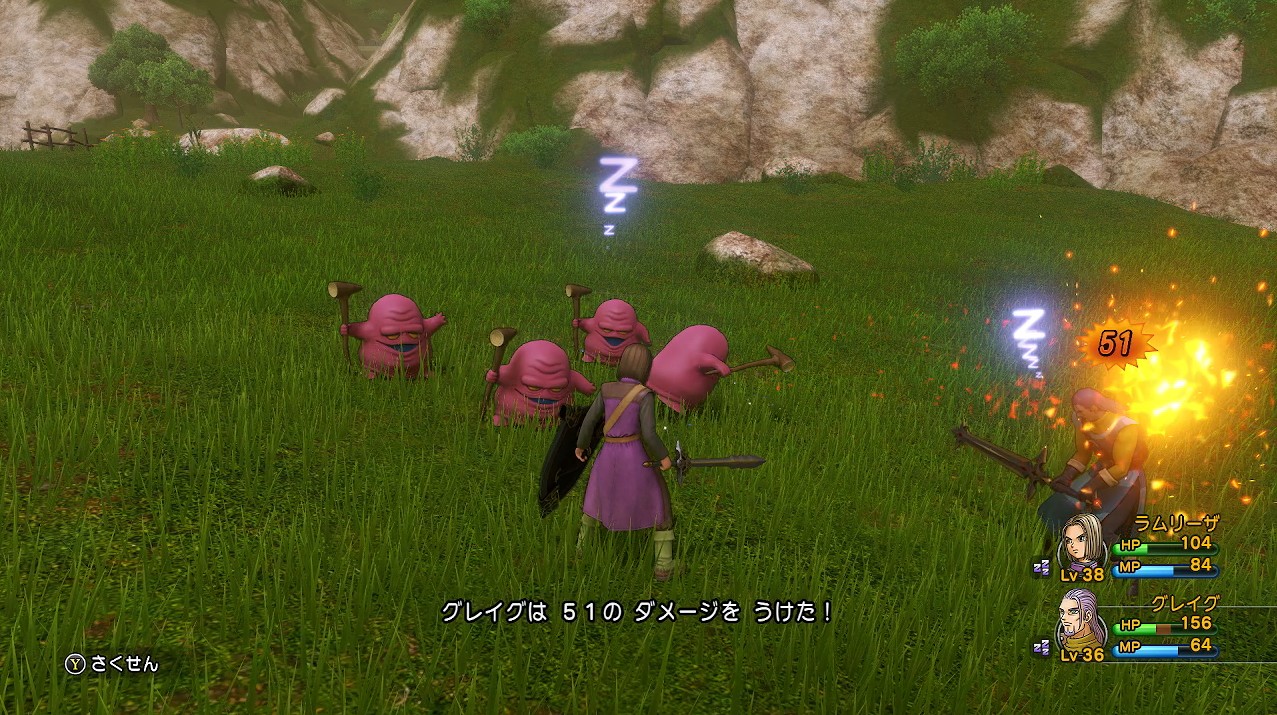Select the グレイグ party portrait
1277x715 pixels.
1083,620
